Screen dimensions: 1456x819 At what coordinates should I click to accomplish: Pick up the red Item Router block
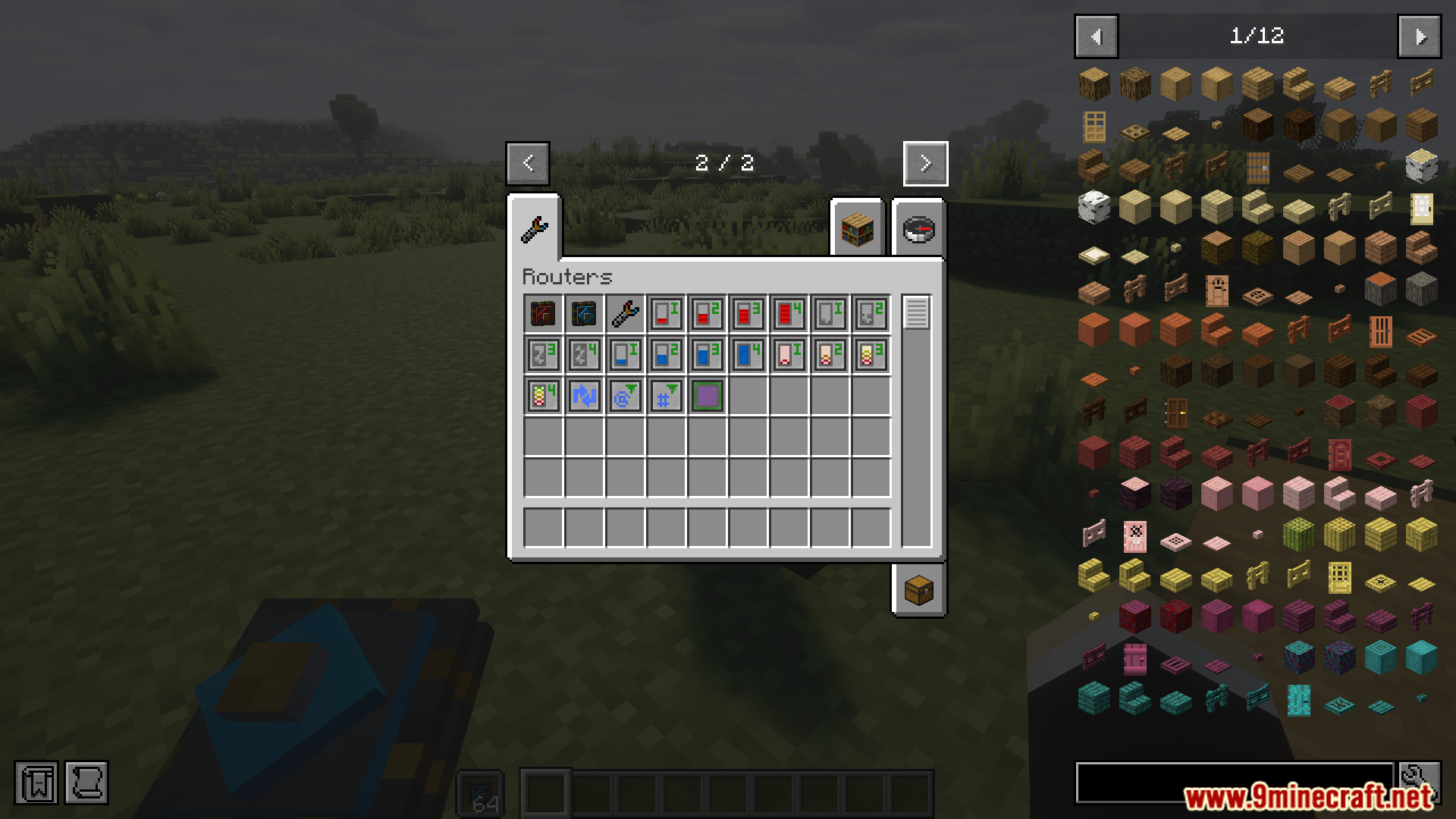click(541, 312)
